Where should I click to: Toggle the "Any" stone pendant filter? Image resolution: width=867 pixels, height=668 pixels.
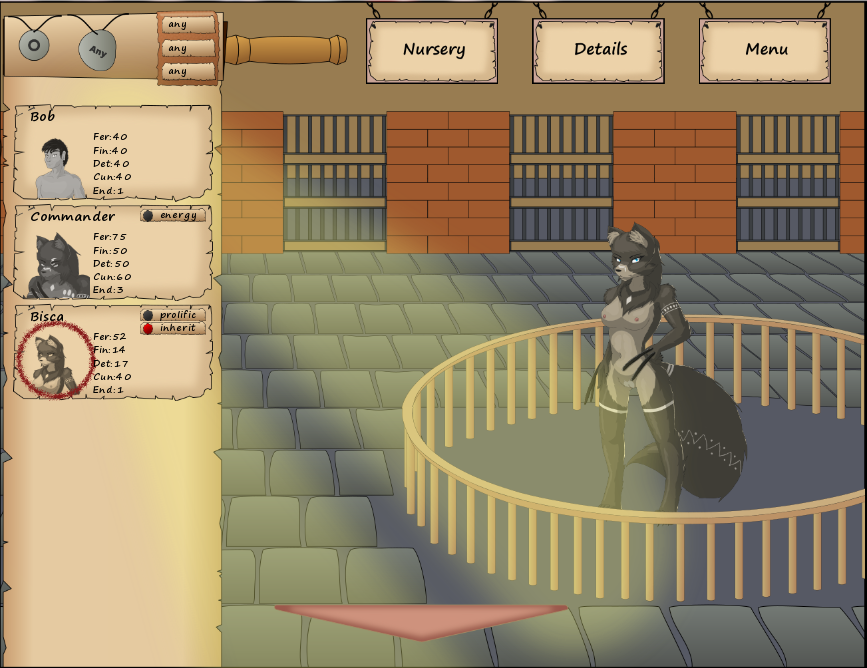click(x=97, y=49)
